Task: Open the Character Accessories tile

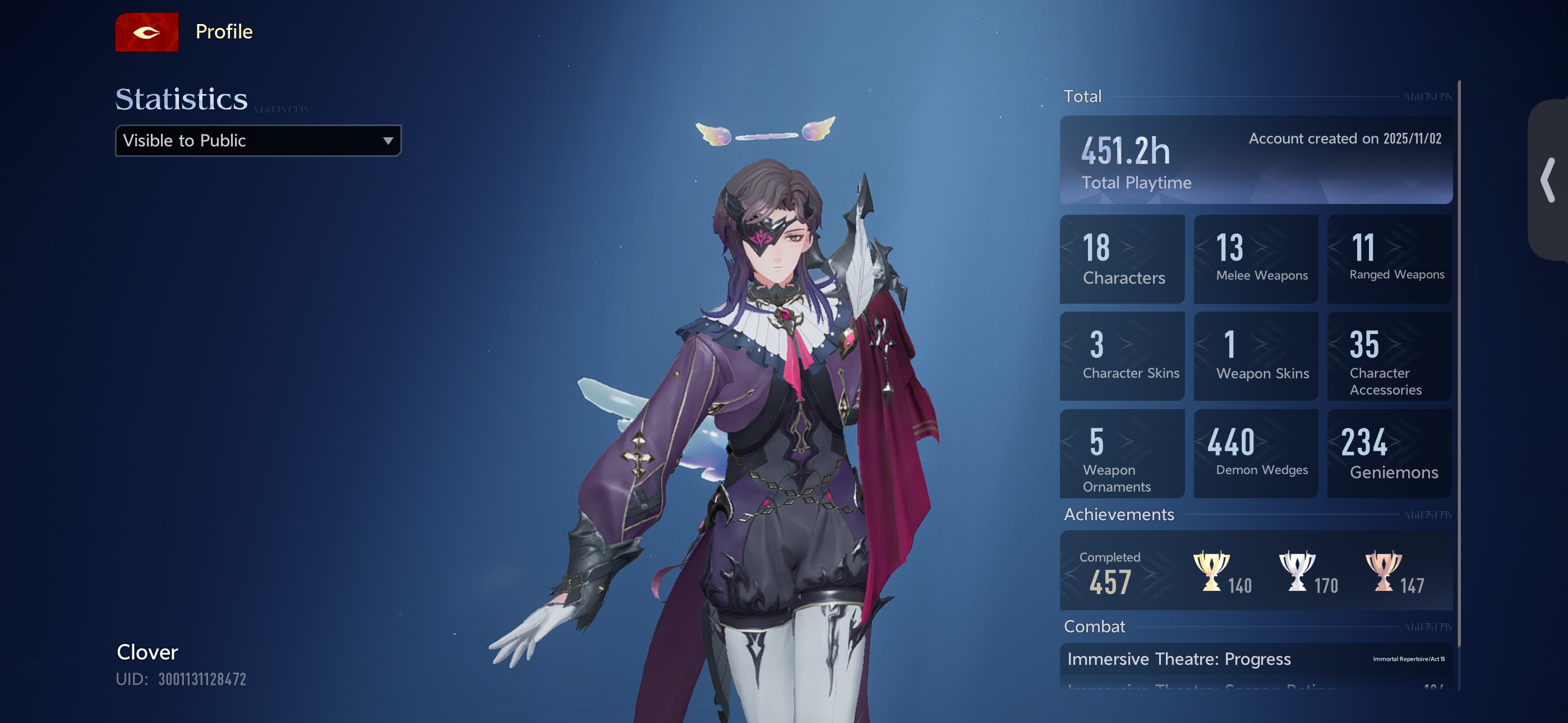Action: [x=1389, y=356]
